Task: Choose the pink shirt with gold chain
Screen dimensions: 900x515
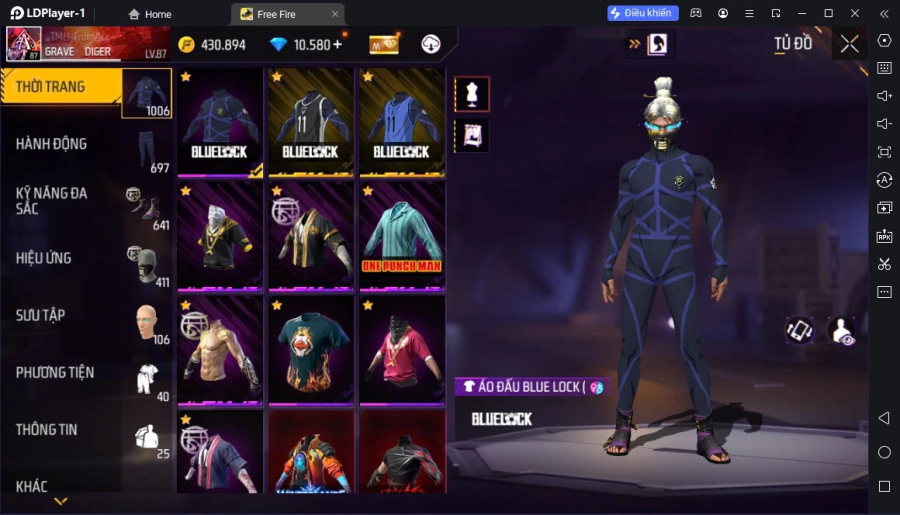Action: pos(402,350)
